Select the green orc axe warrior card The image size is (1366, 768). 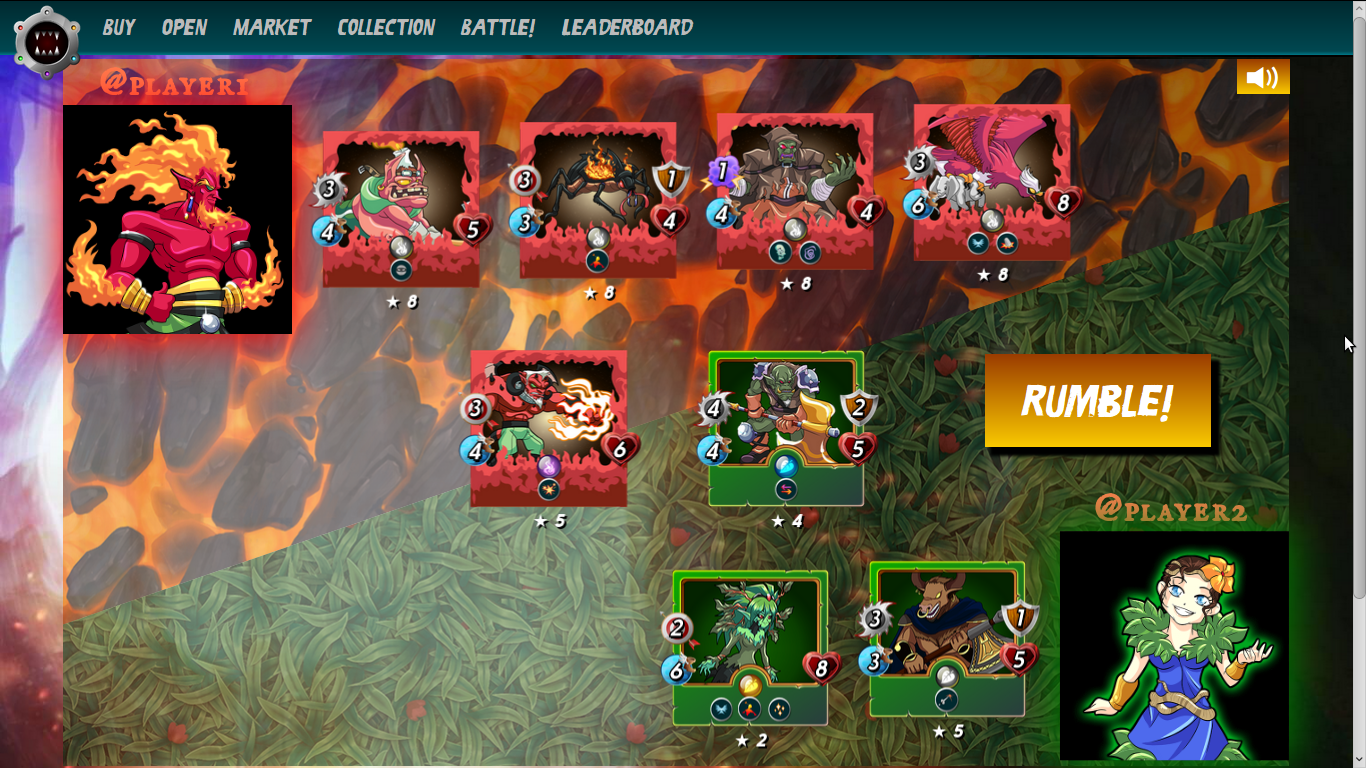786,428
